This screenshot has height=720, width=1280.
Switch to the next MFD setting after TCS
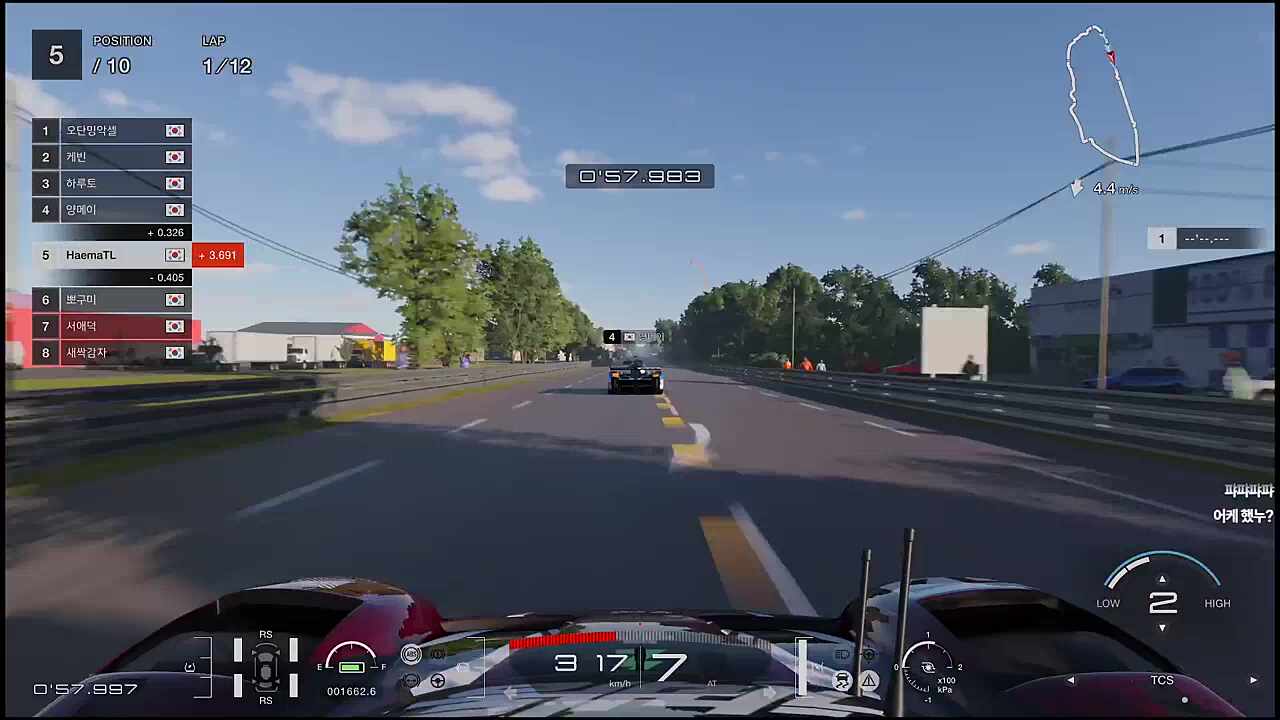1253,680
